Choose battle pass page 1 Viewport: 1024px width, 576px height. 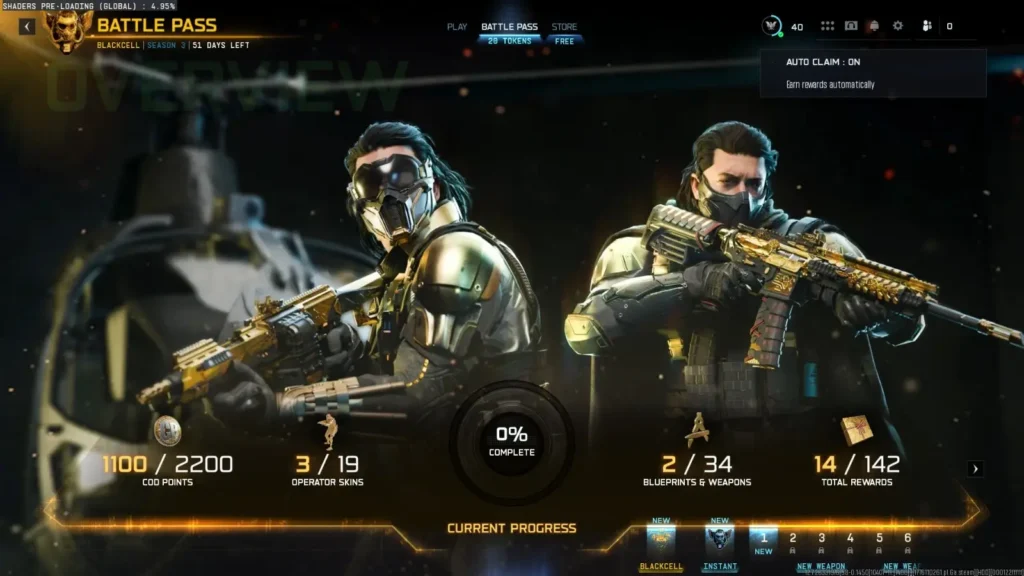click(x=764, y=540)
